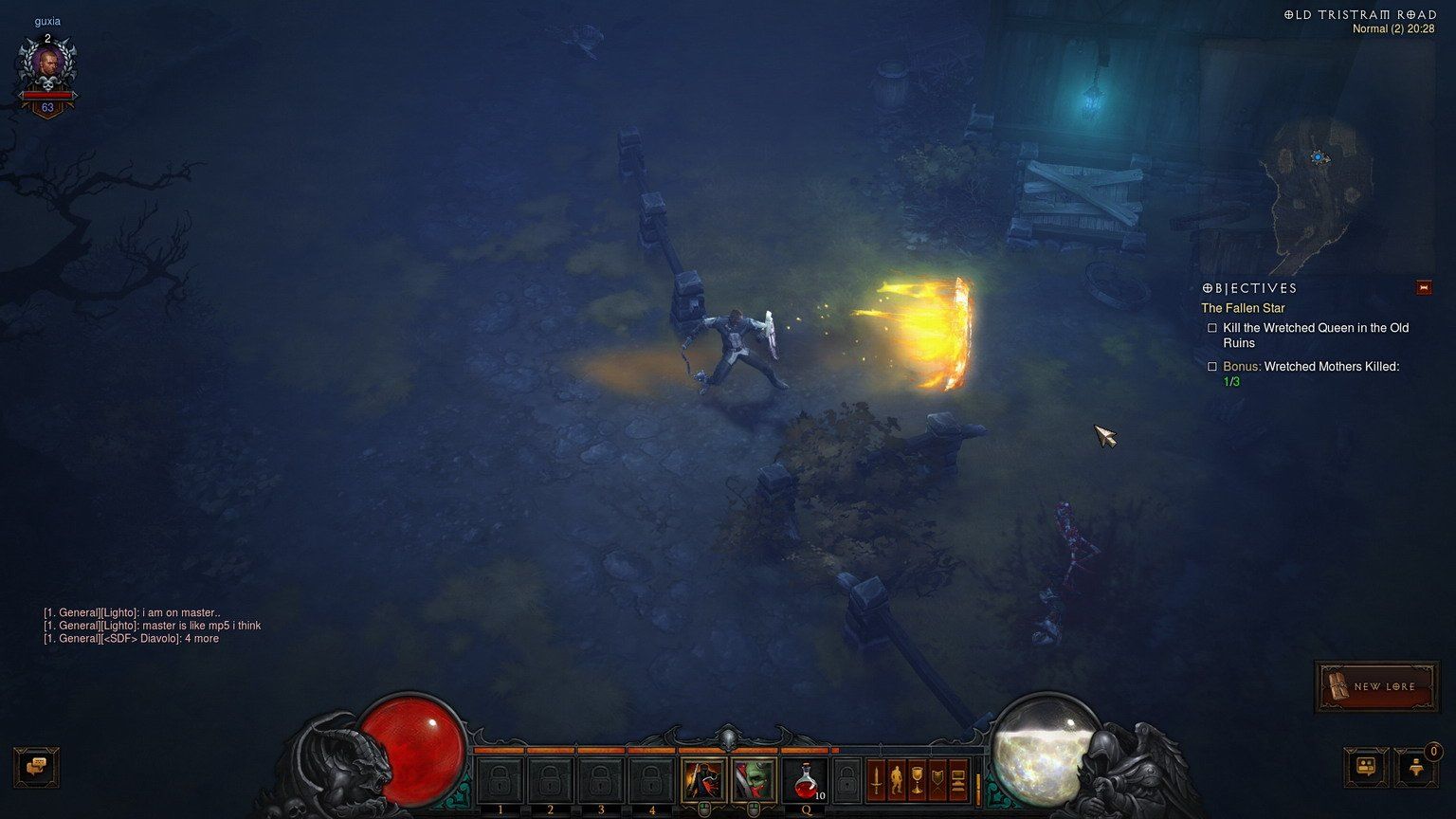The width and height of the screenshot is (1456, 819).
Task: Use the red health potion
Action: (806, 780)
